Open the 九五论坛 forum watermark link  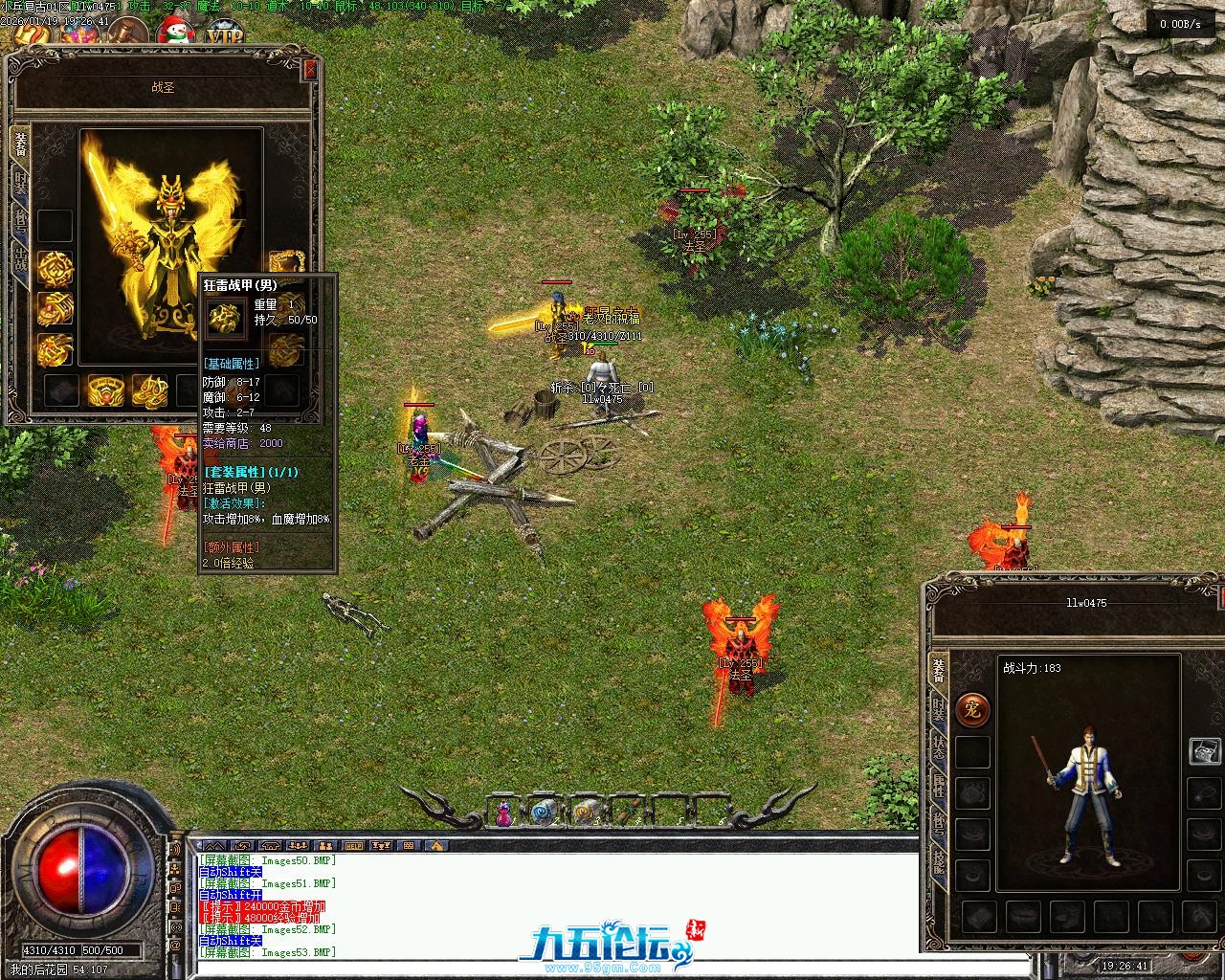pyautogui.click(x=605, y=946)
